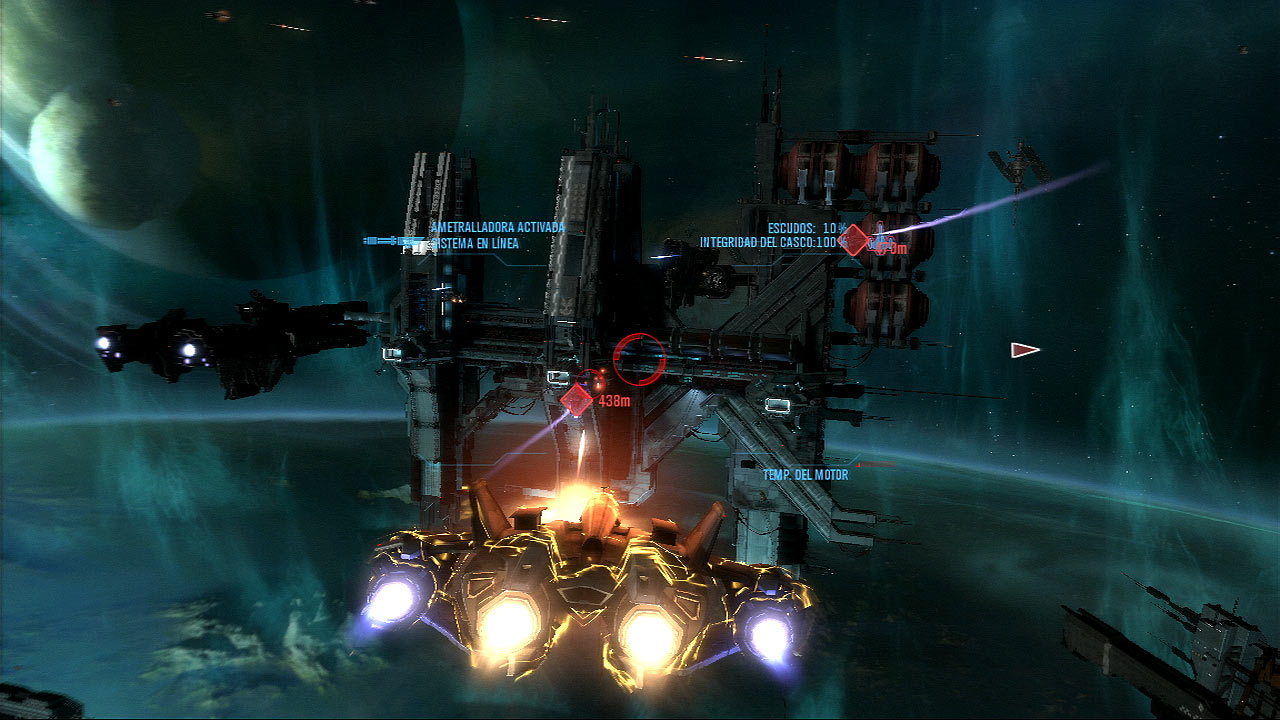Select the red target marker at 438m
The width and height of the screenshot is (1280, 720).
coord(576,400)
